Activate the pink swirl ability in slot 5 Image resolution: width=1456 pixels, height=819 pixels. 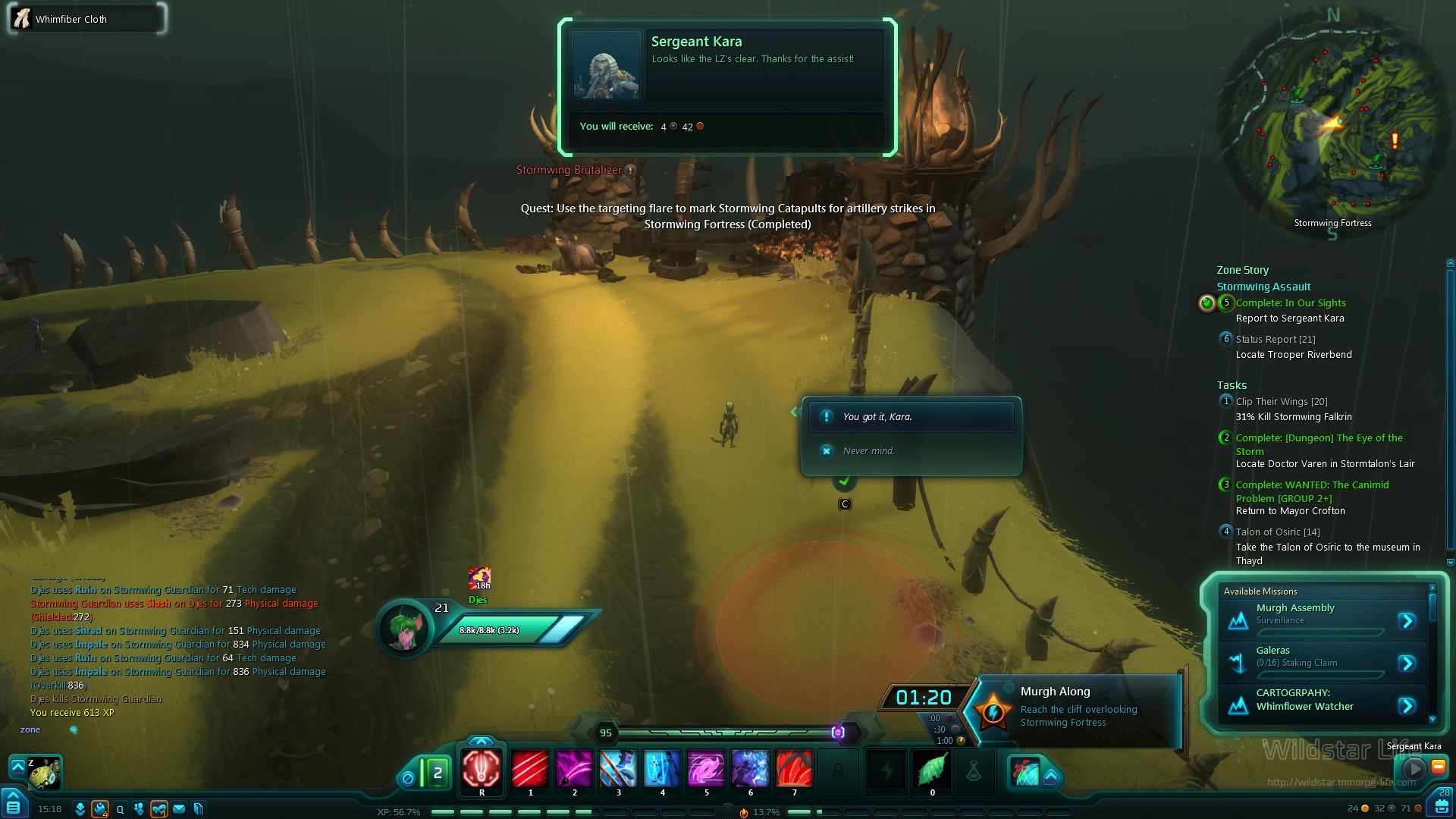(706, 768)
